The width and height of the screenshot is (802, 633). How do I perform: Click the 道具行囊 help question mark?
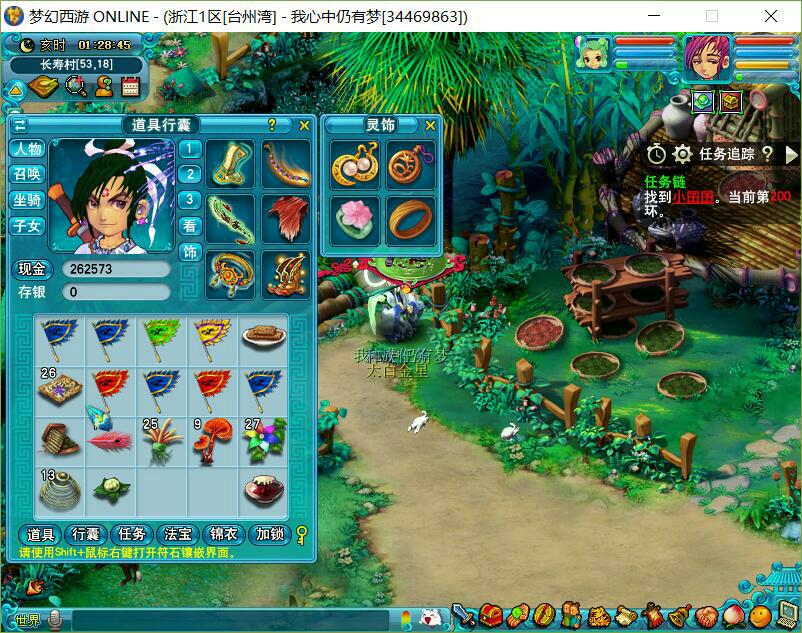(271, 125)
